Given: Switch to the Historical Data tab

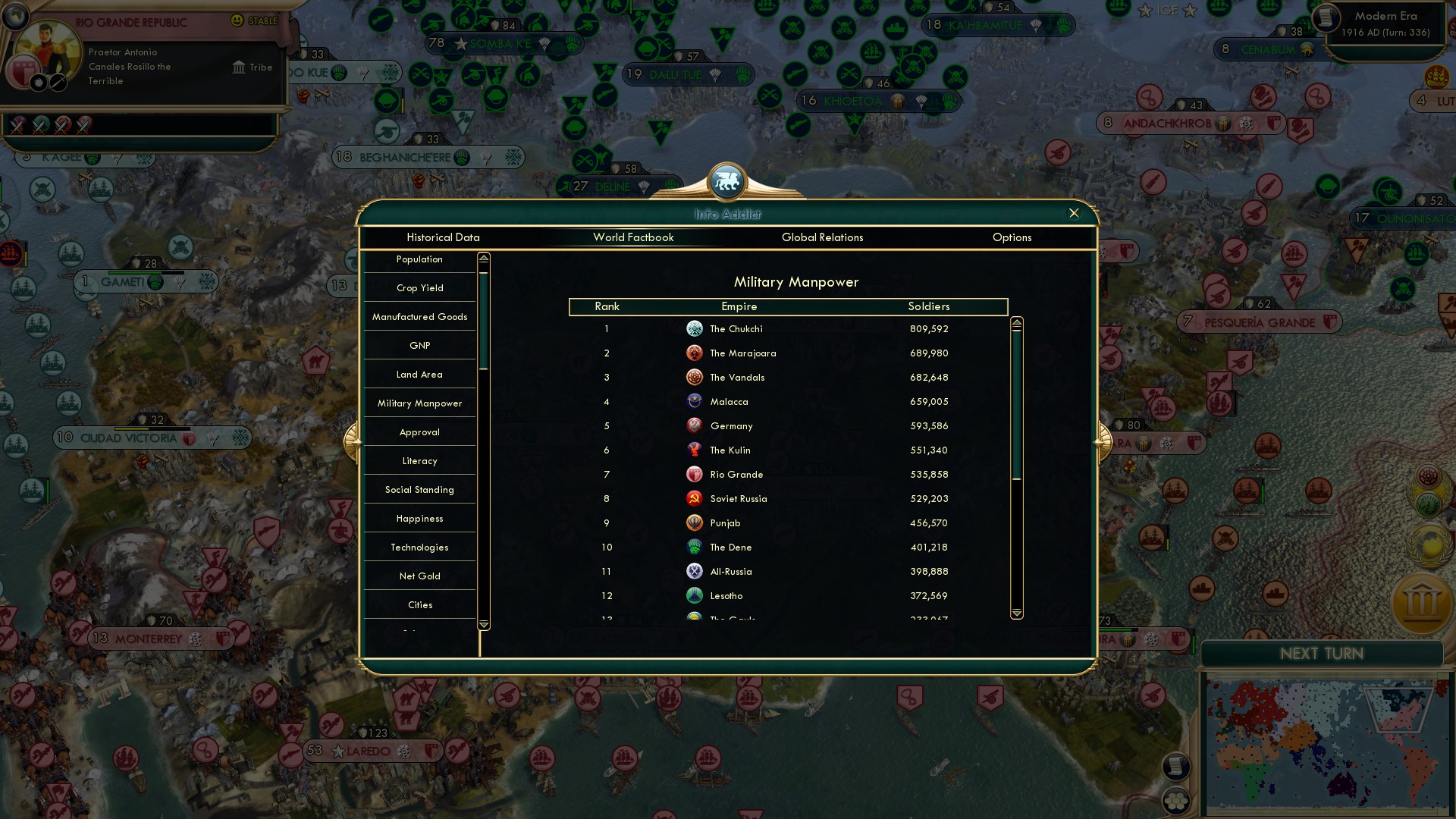Looking at the screenshot, I should (443, 237).
